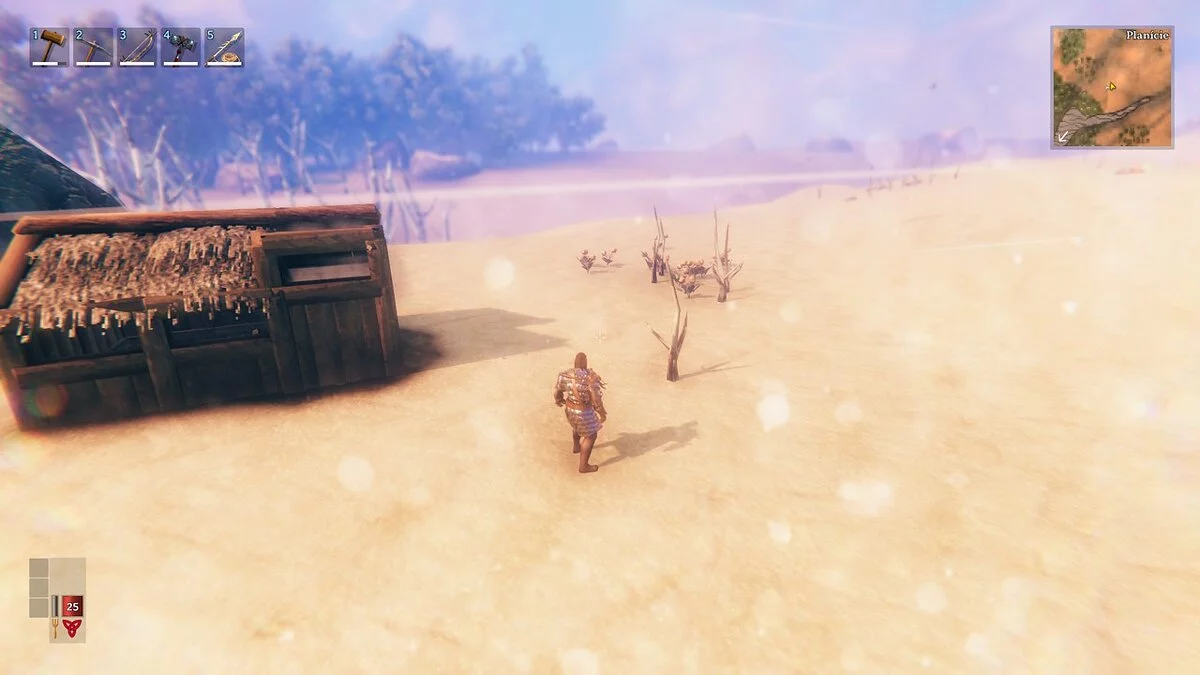Choose the bow in hotbar slot 3
1200x675 pixels.
137,47
